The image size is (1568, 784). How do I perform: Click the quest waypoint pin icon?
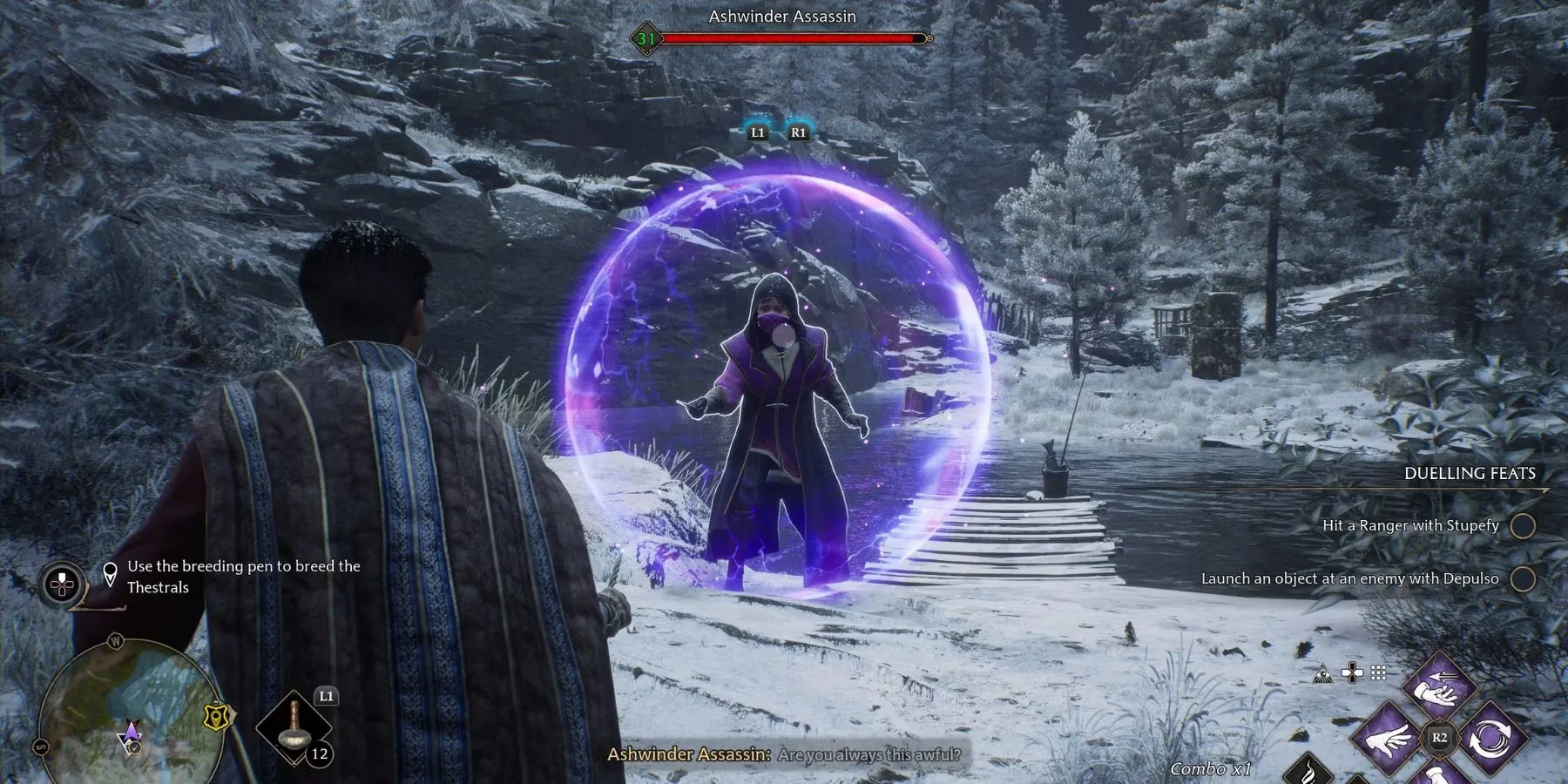point(111,575)
